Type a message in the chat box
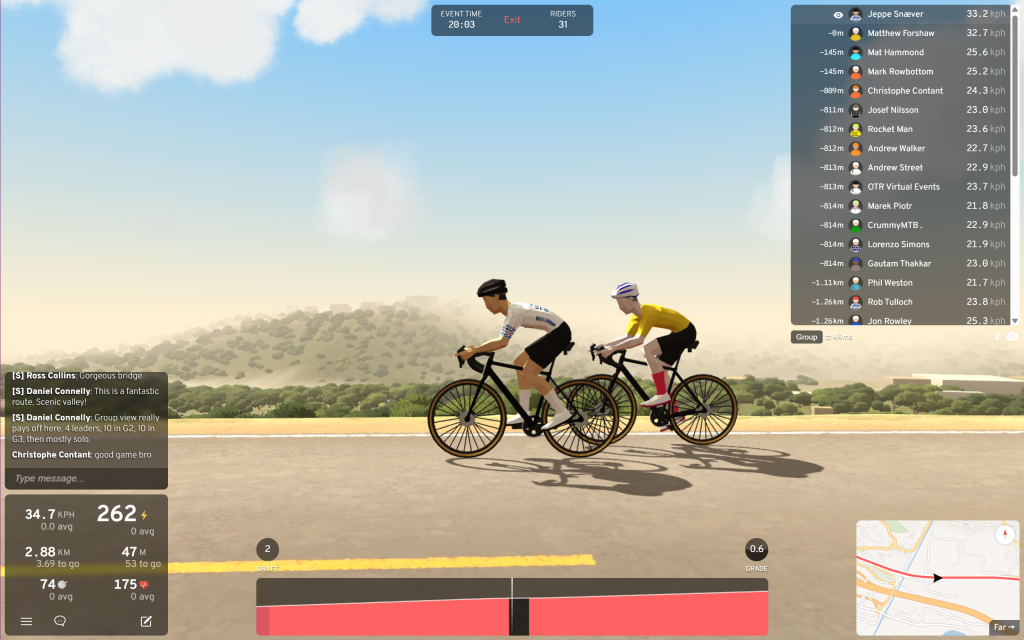The width and height of the screenshot is (1024, 640). [x=85, y=478]
